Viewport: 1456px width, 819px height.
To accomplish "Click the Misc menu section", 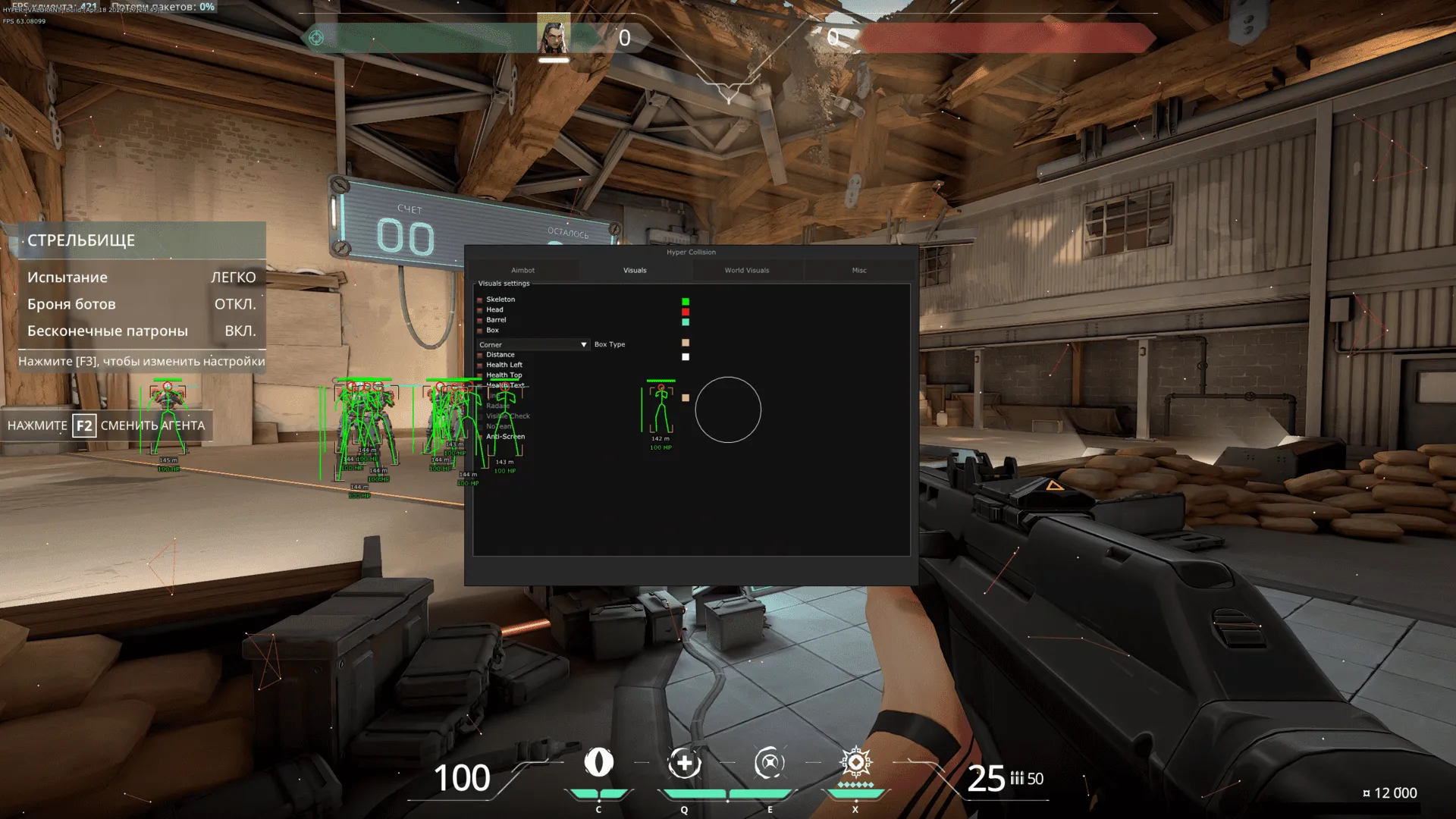I will pos(859,270).
